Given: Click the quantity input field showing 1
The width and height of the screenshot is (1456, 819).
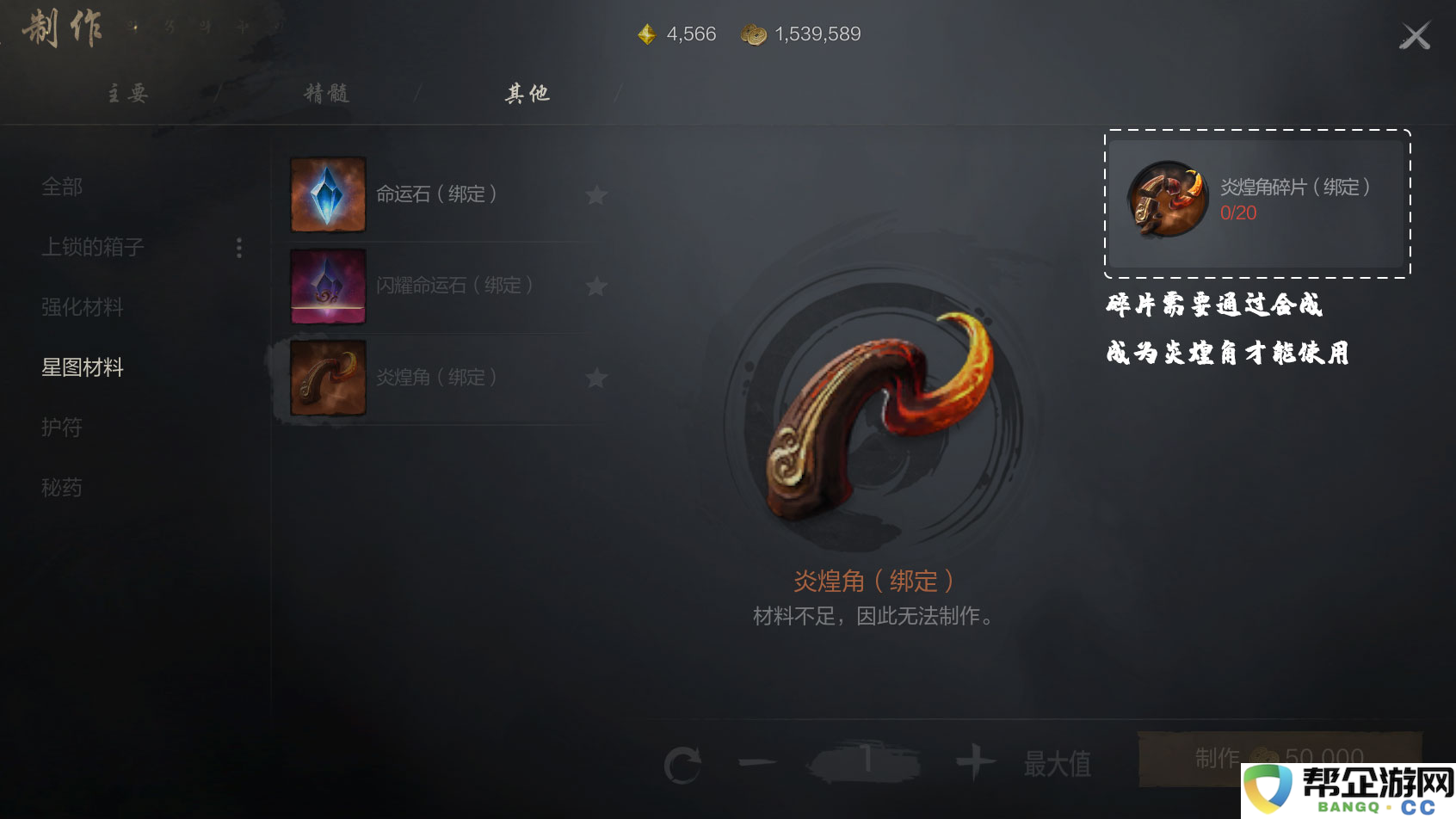Looking at the screenshot, I should [867, 760].
